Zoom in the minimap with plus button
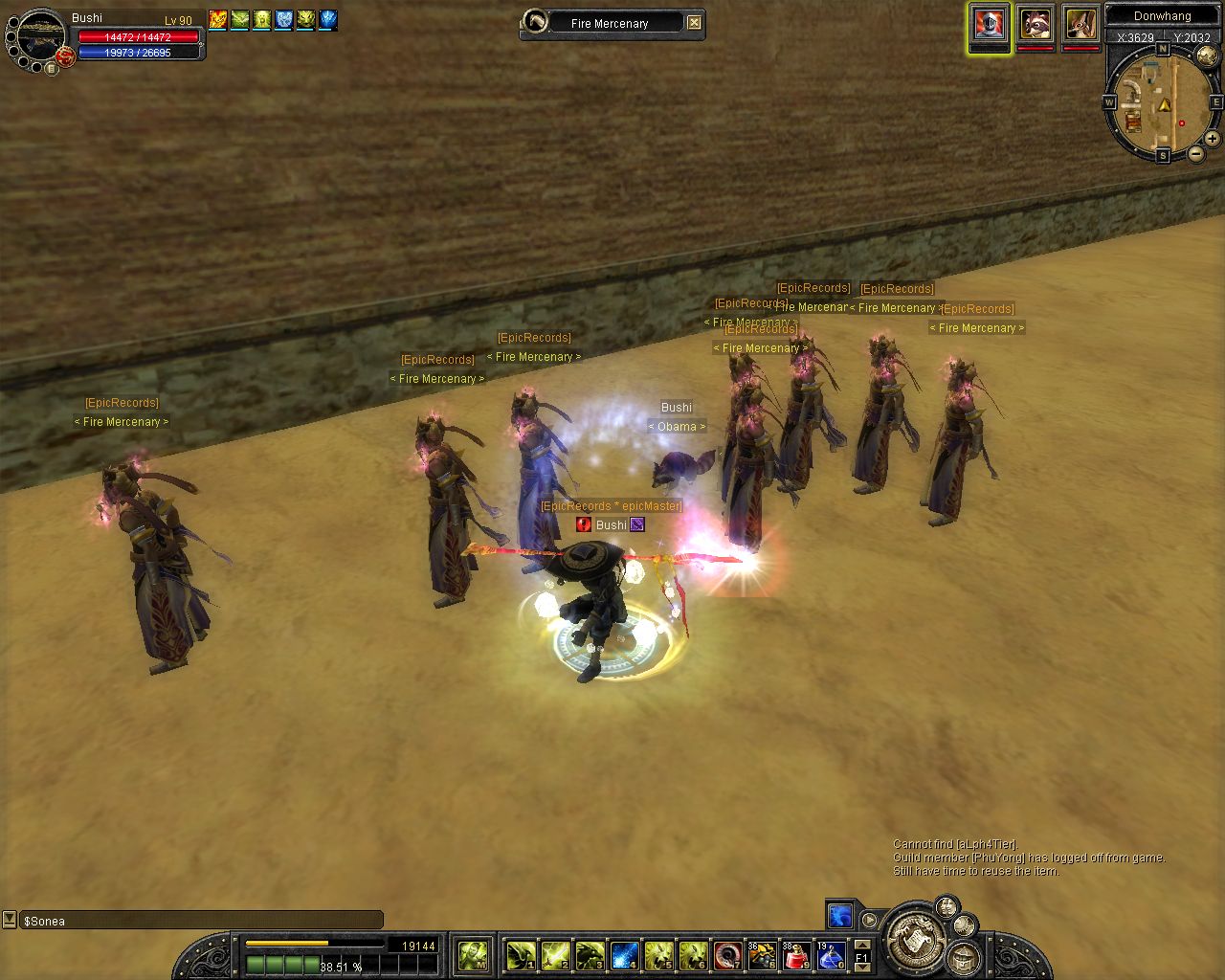Viewport: 1225px width, 980px height. click(1212, 139)
